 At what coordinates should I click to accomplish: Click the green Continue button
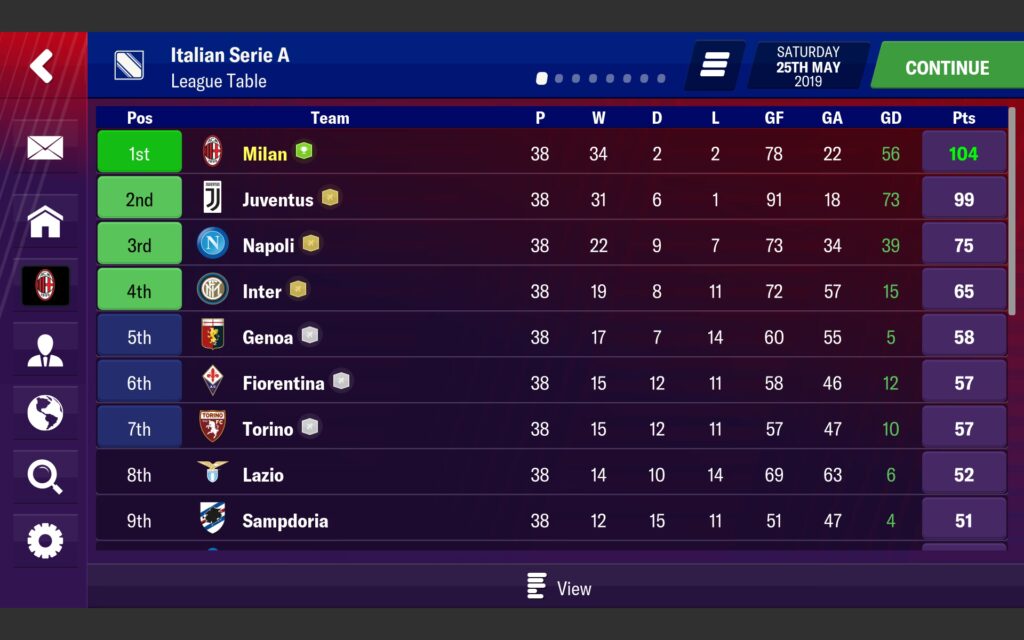click(946, 68)
